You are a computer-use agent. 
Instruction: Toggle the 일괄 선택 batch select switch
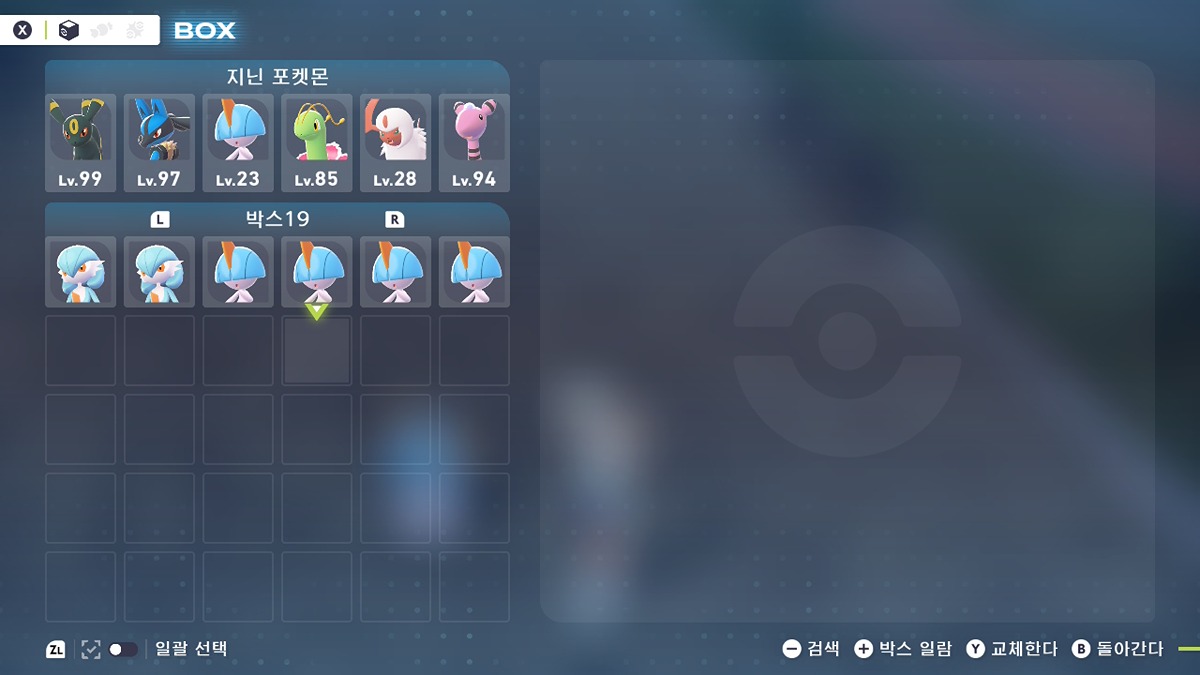(x=123, y=649)
